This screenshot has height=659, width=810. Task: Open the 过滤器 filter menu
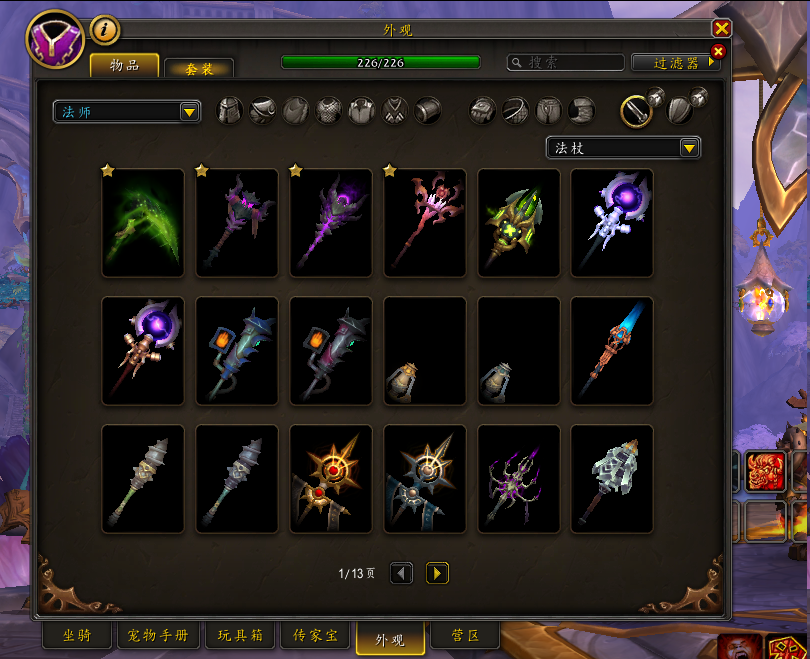(x=676, y=62)
